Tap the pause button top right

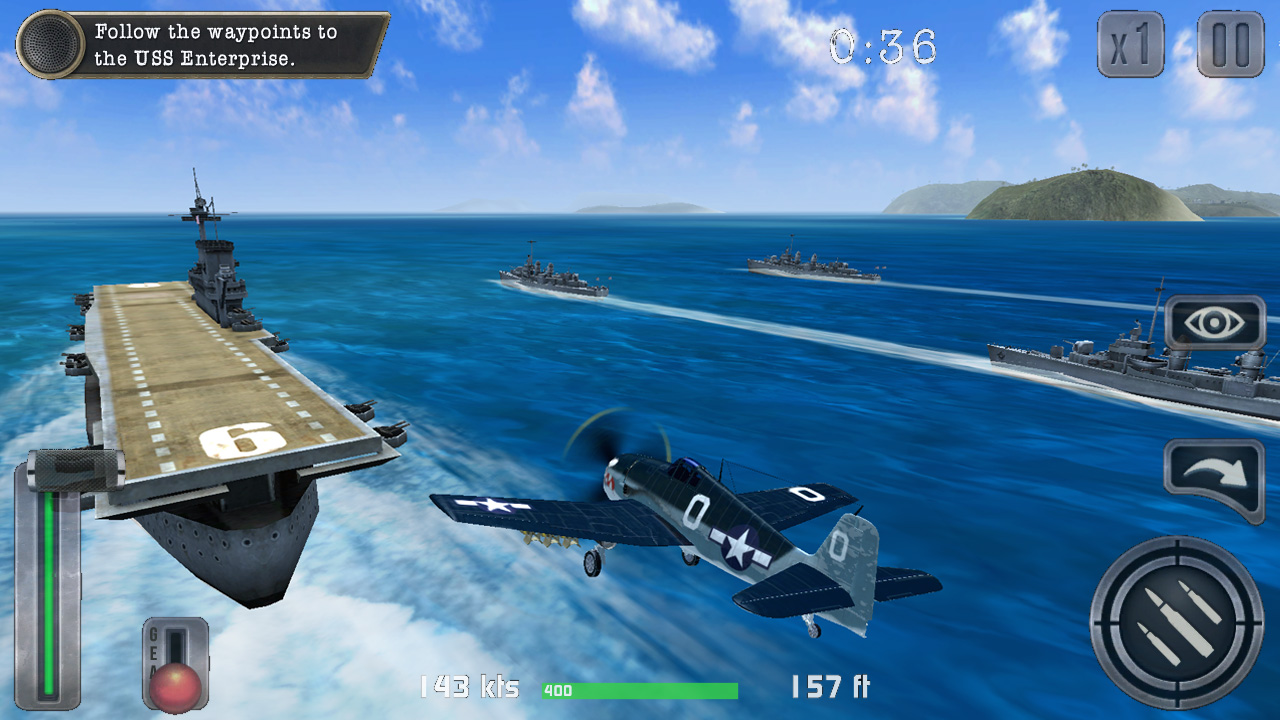pyautogui.click(x=1231, y=44)
